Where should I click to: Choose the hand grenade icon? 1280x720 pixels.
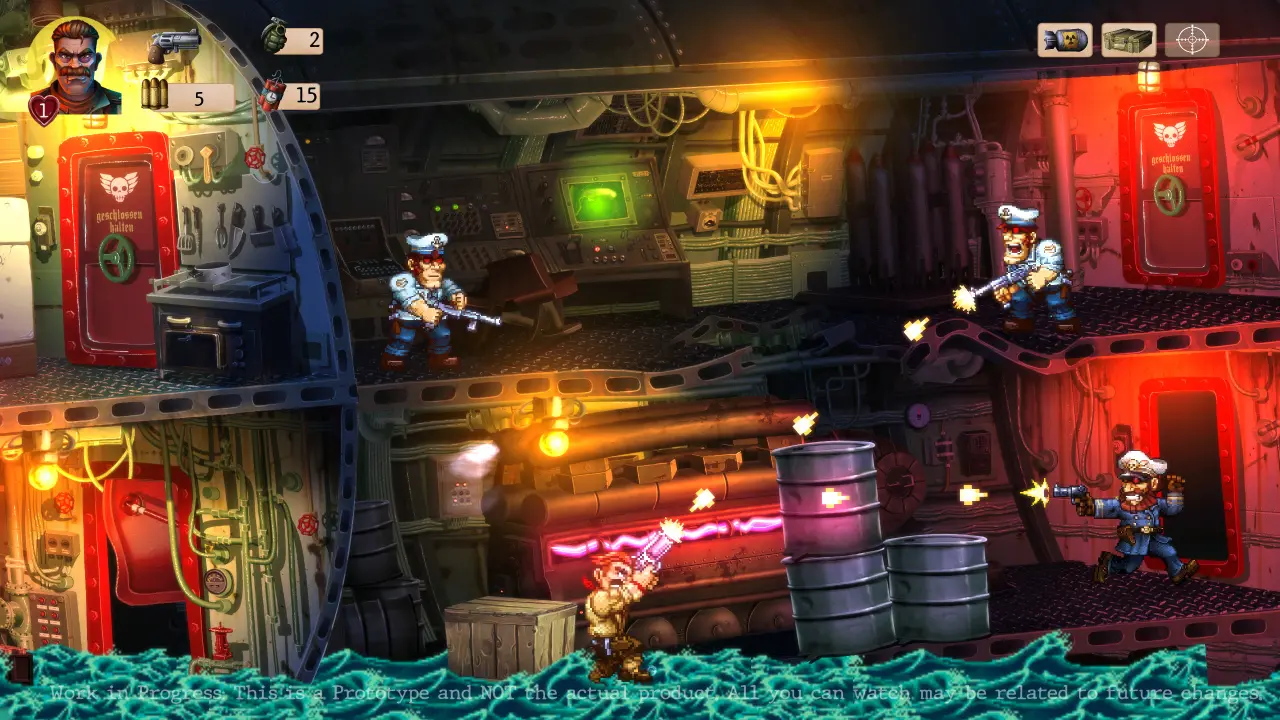(x=273, y=37)
